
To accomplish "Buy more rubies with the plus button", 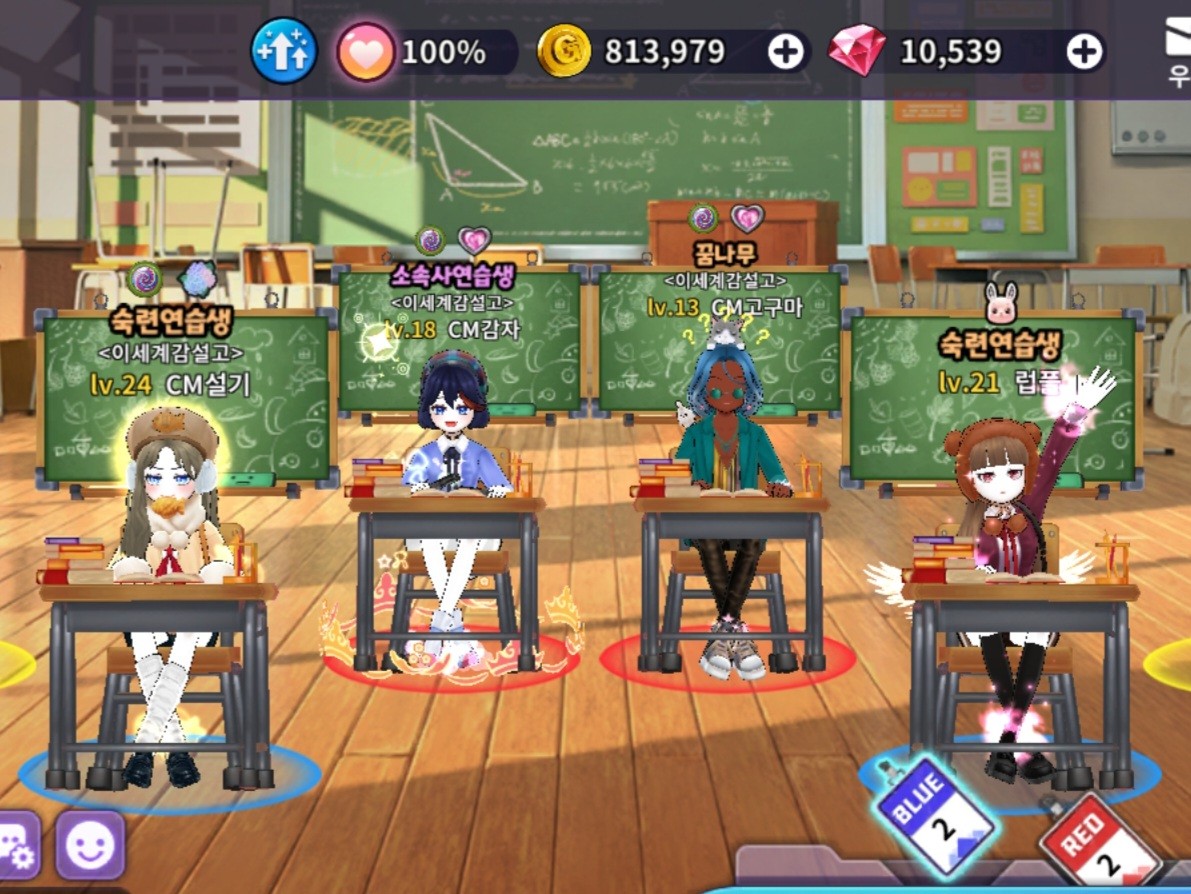I will click(x=1084, y=52).
